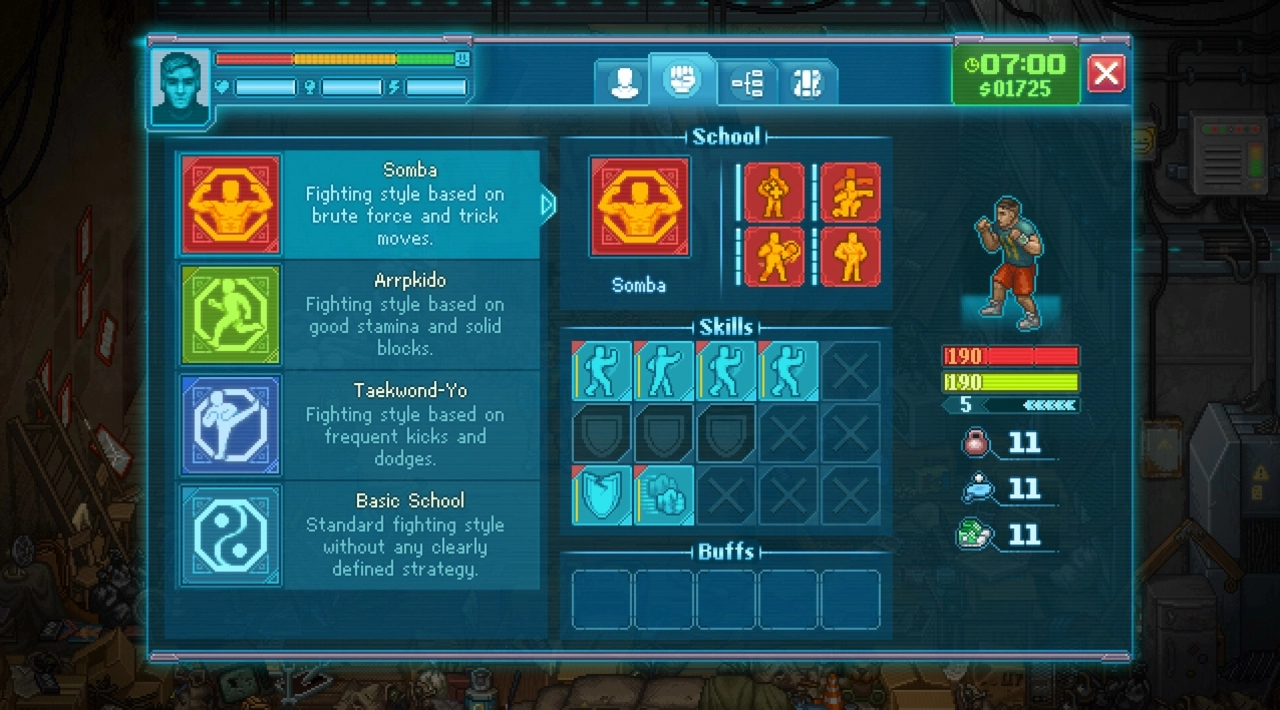Select the cracked shield skill

click(x=602, y=494)
